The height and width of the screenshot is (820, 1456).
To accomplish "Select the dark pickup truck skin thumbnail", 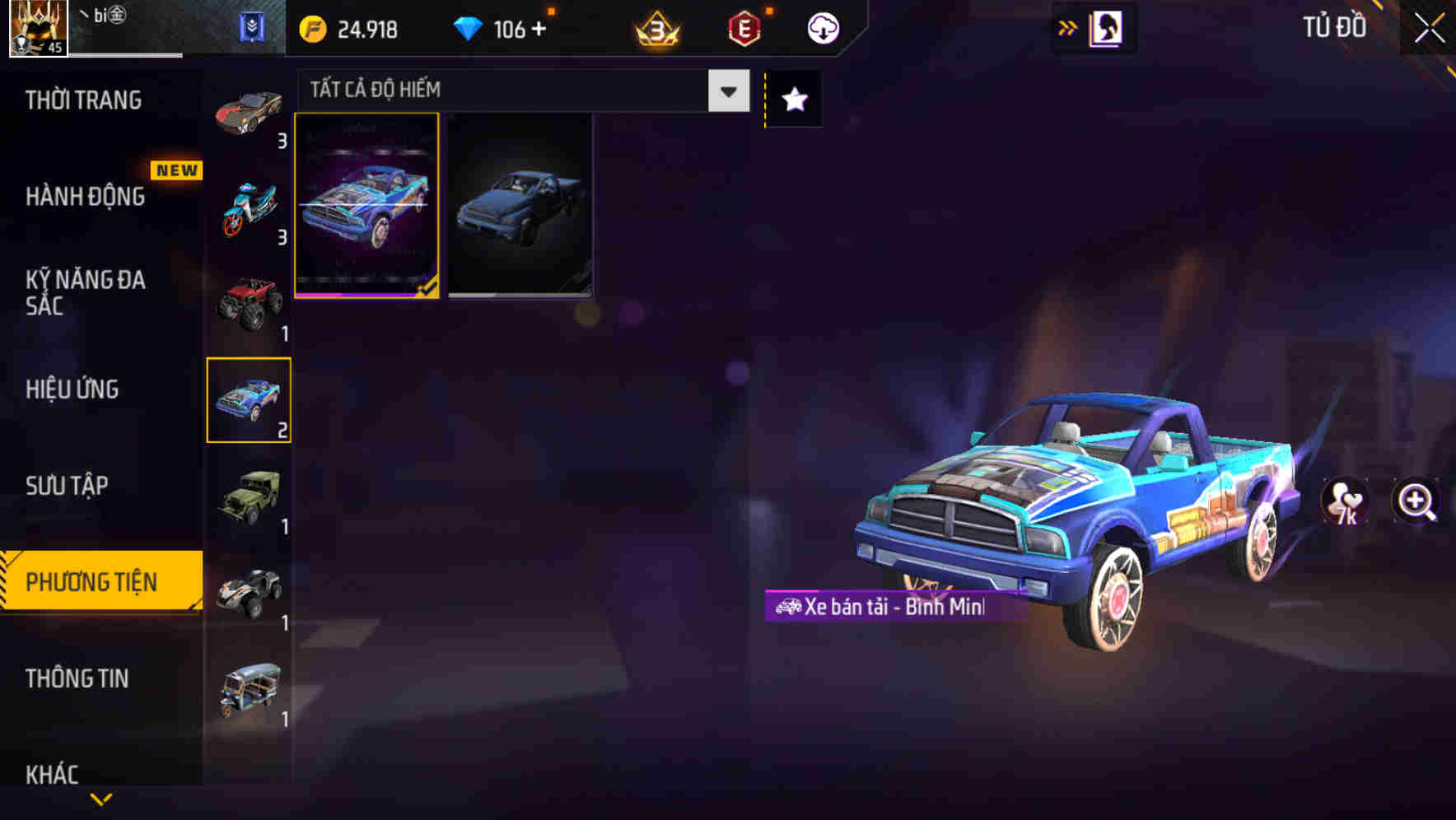I will point(520,206).
